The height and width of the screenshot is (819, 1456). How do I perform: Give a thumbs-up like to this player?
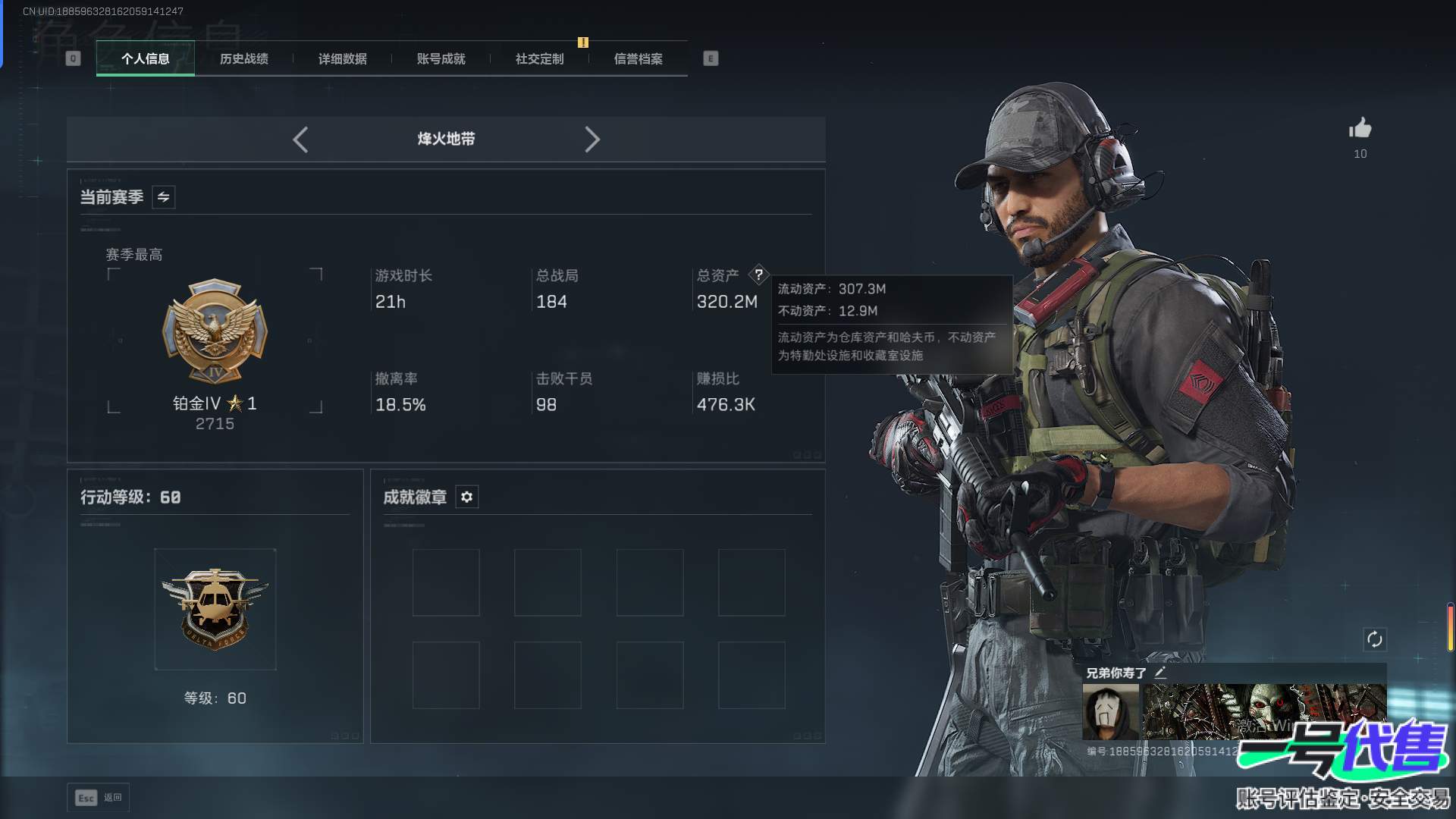[x=1360, y=128]
